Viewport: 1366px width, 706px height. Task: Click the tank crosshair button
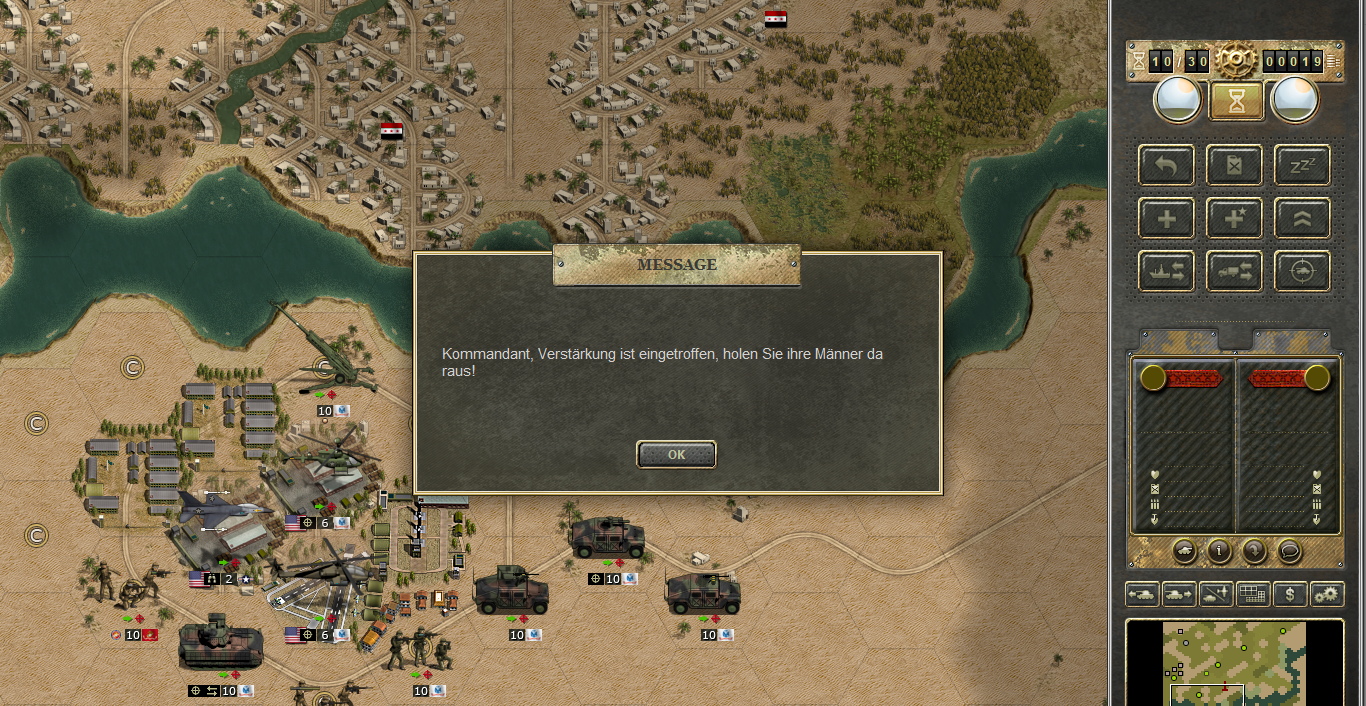tap(1302, 271)
